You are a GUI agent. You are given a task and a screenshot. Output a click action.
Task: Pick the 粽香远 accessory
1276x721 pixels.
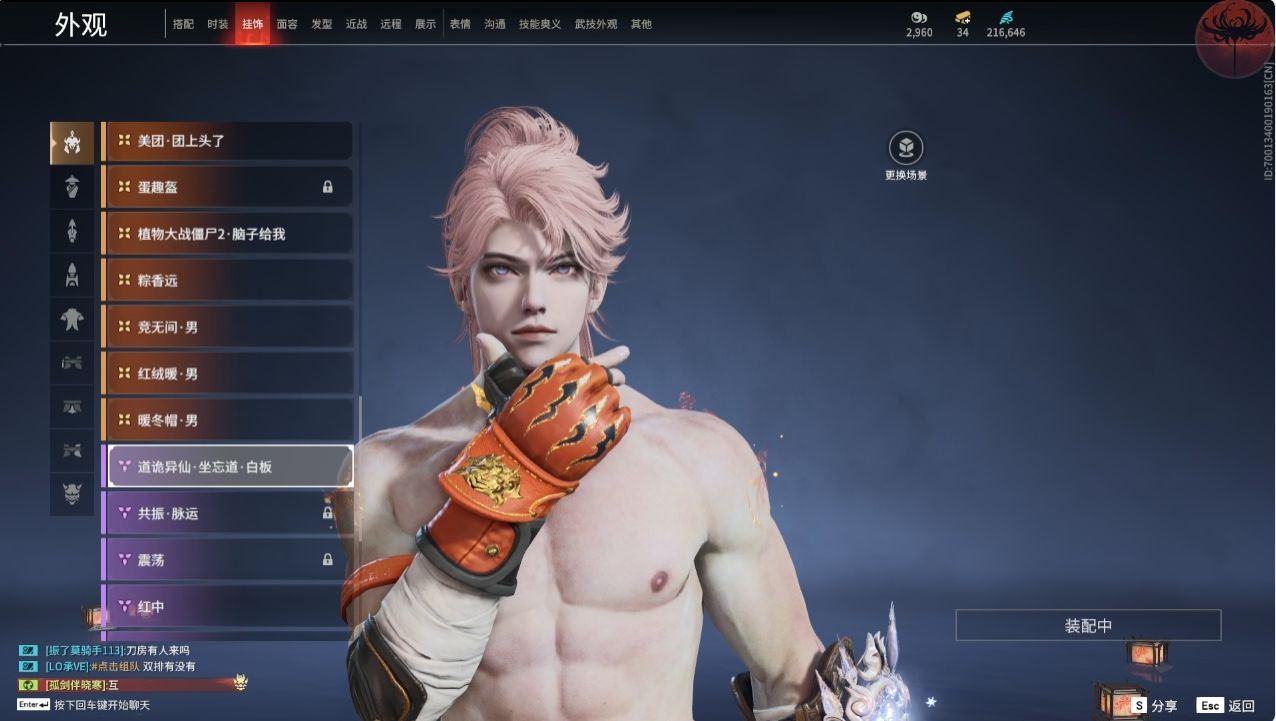click(x=227, y=281)
